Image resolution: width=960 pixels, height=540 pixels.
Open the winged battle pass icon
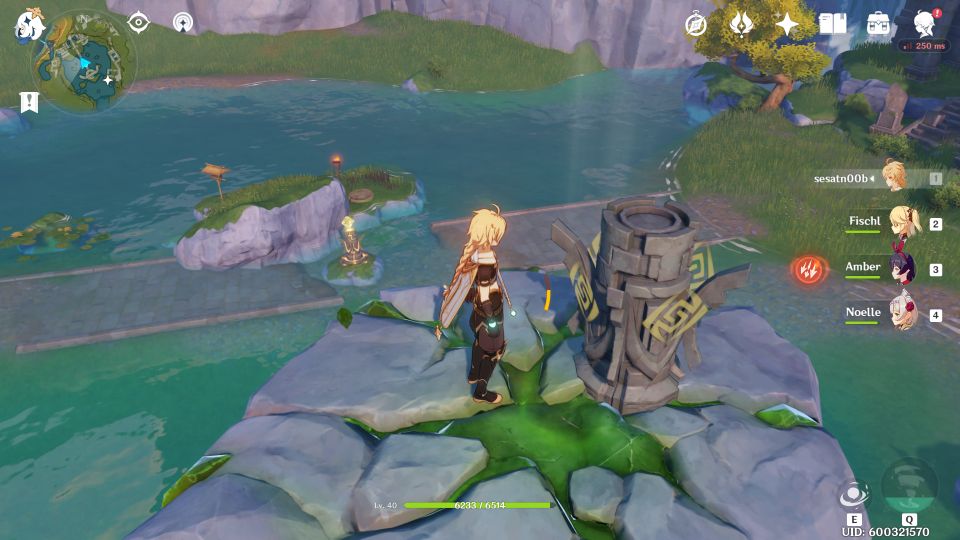[x=741, y=24]
